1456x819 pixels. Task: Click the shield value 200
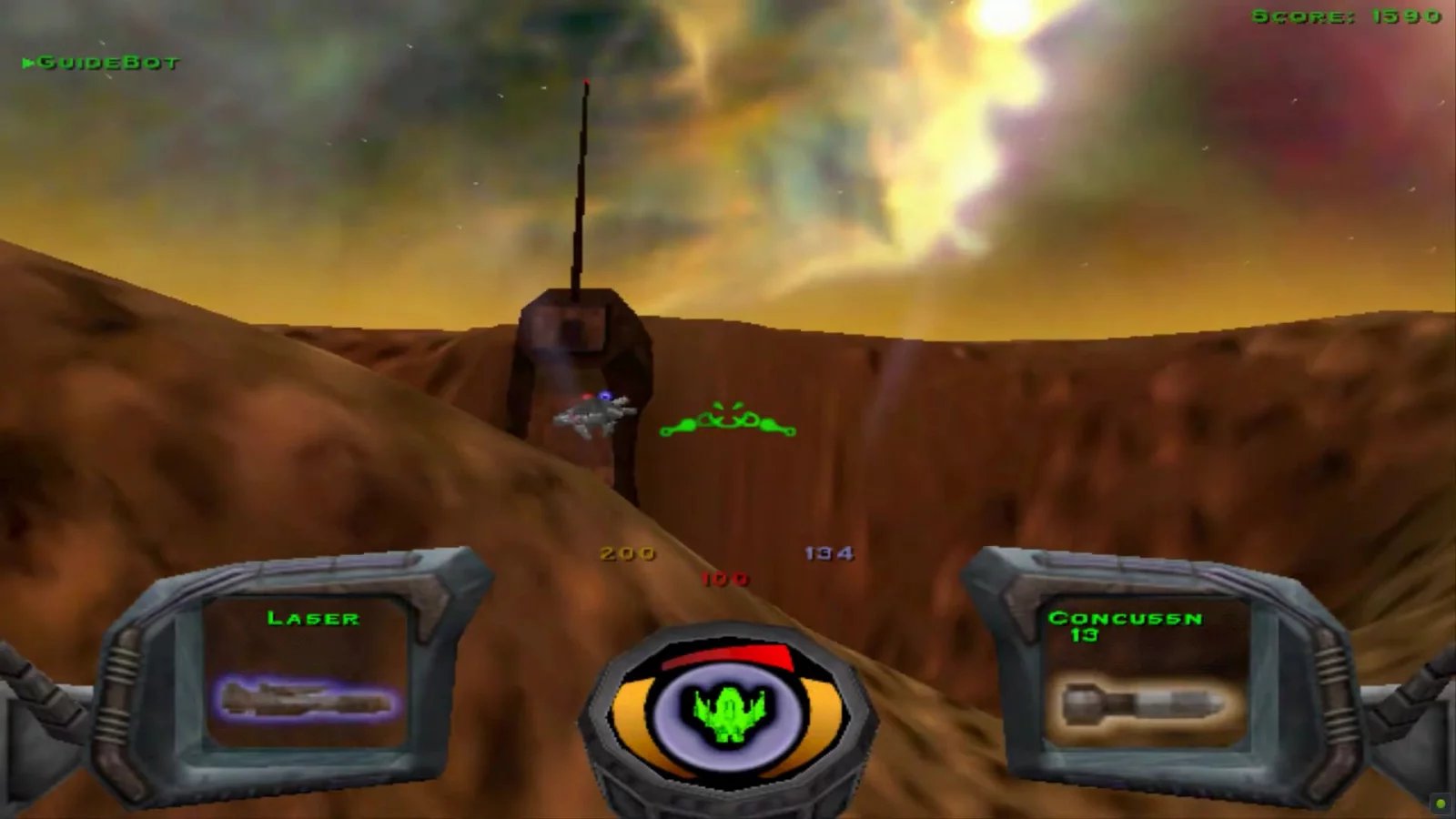[x=627, y=552]
